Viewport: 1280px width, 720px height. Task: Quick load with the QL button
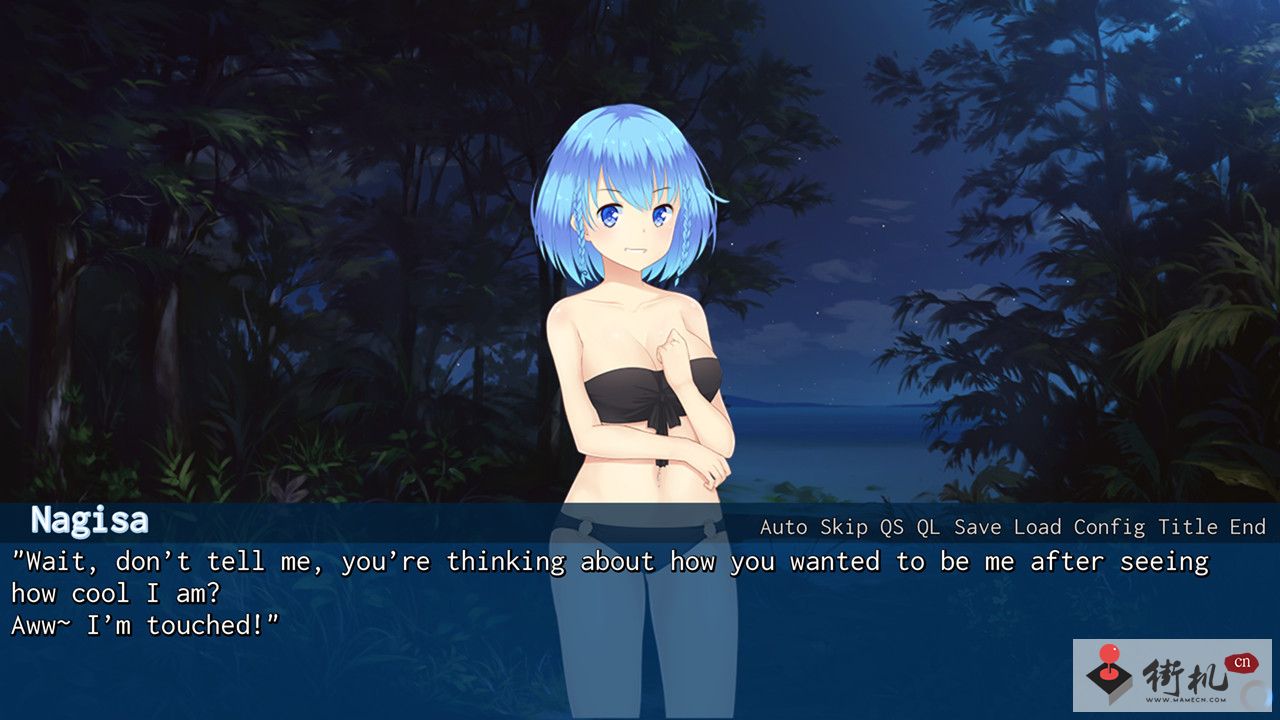(x=928, y=527)
